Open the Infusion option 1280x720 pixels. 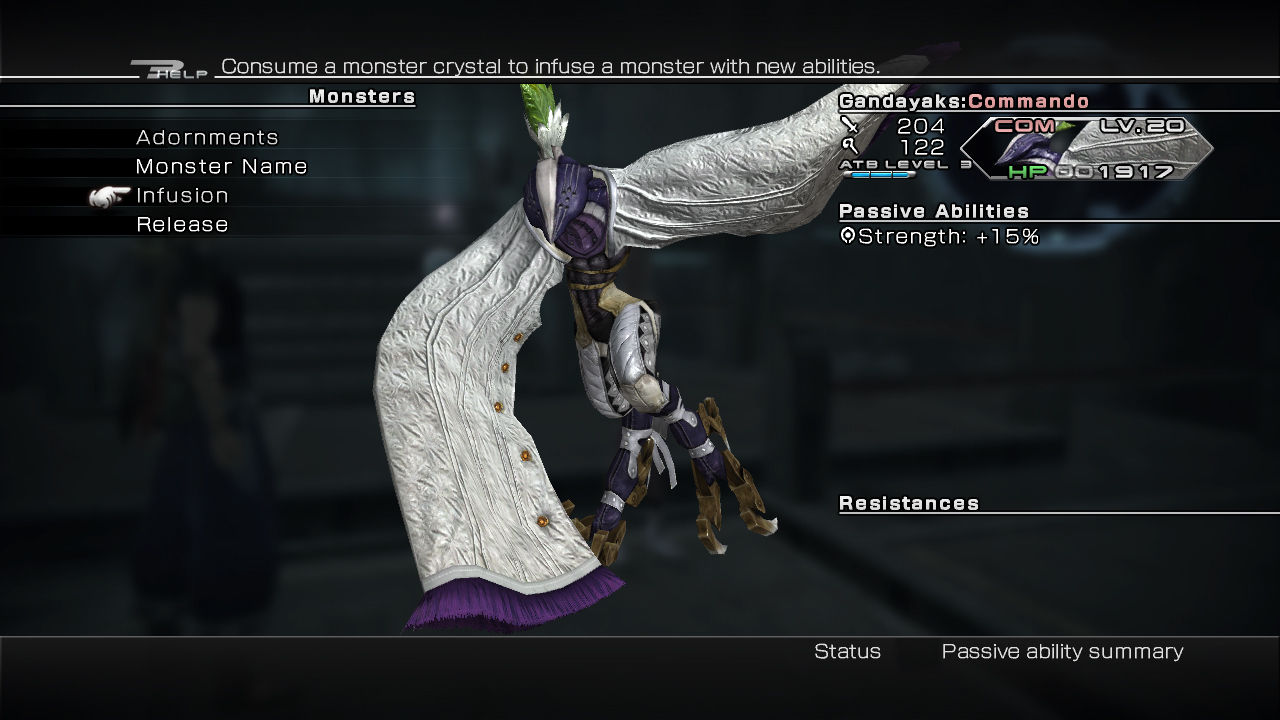pos(182,196)
